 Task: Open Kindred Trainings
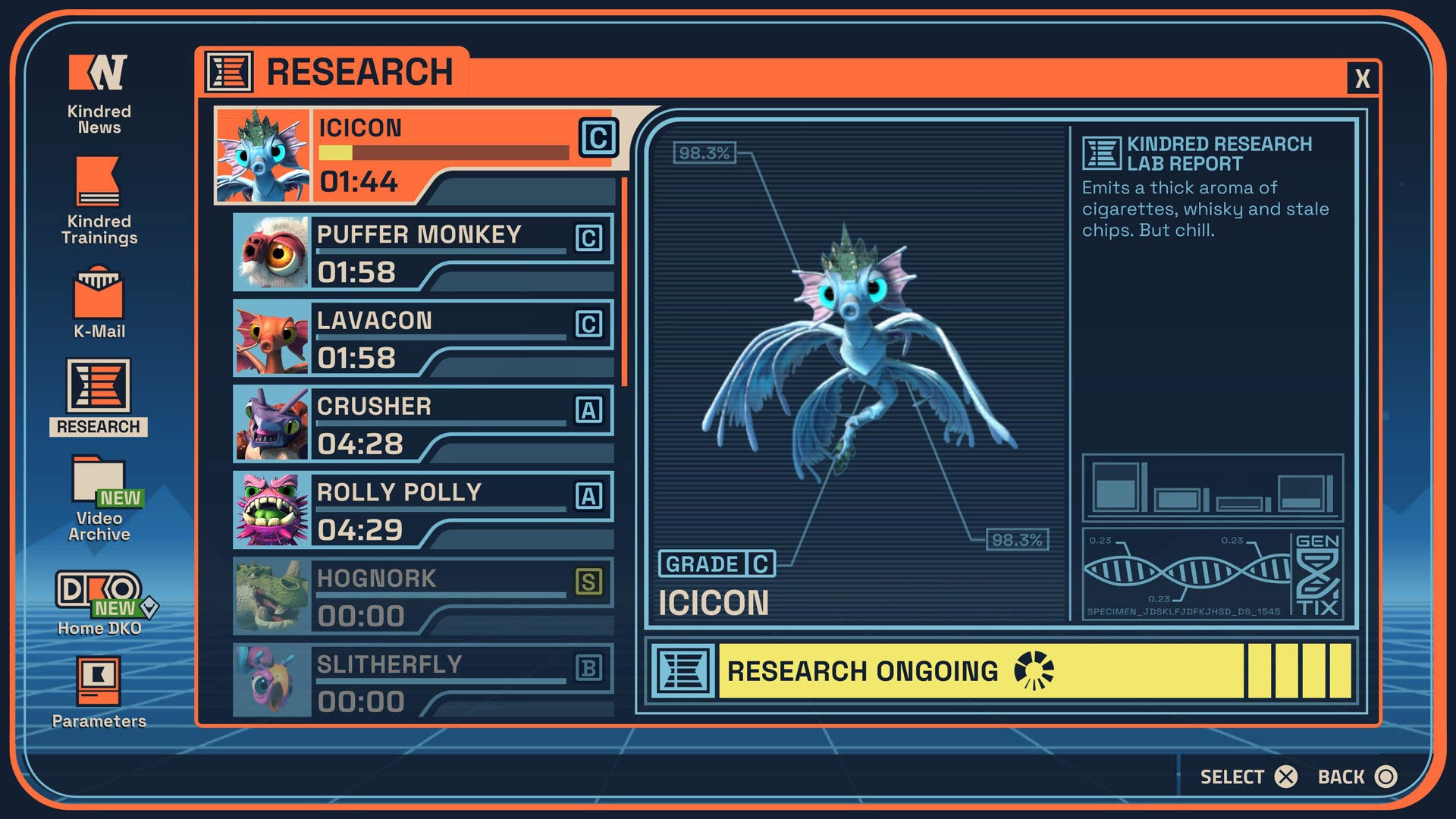pos(96,193)
